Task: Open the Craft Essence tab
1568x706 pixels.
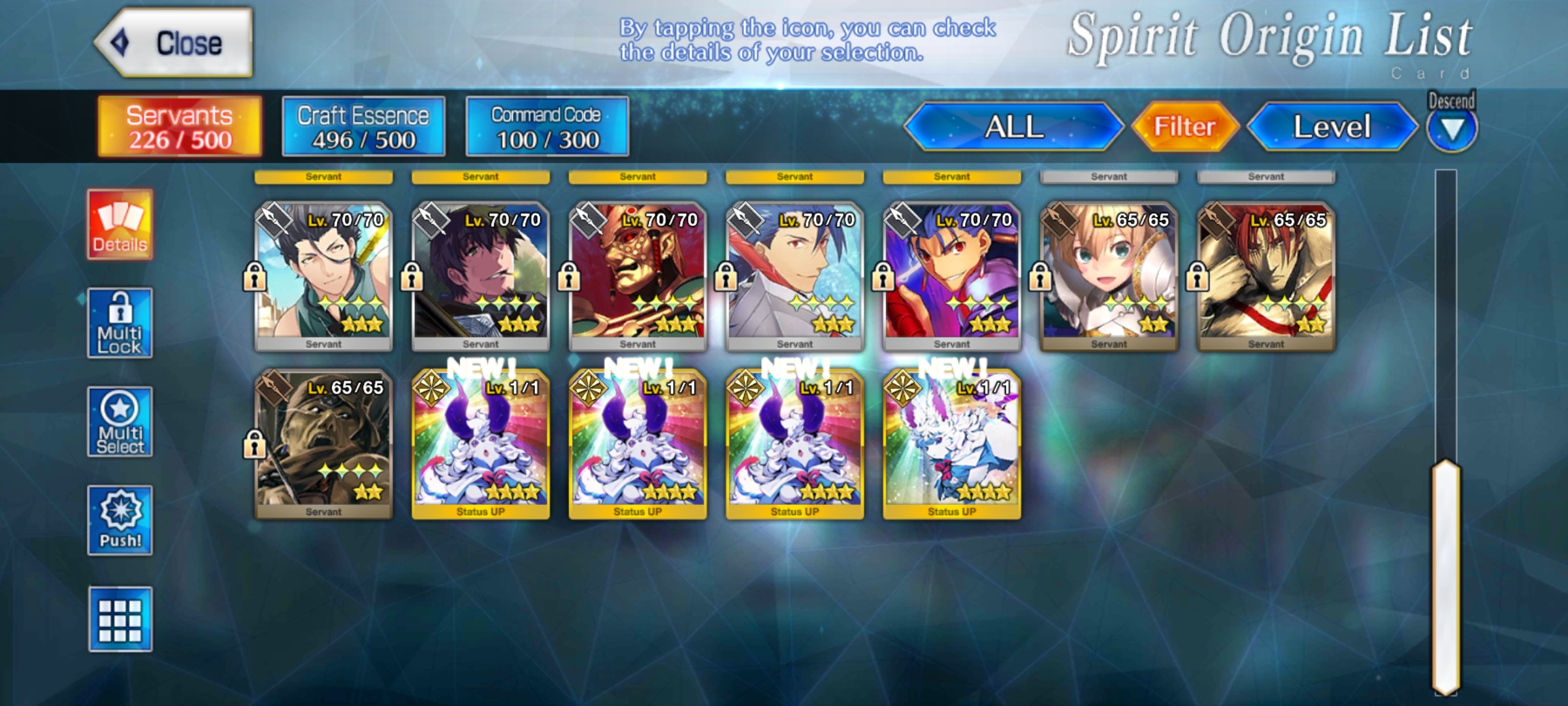Action: pos(363,127)
